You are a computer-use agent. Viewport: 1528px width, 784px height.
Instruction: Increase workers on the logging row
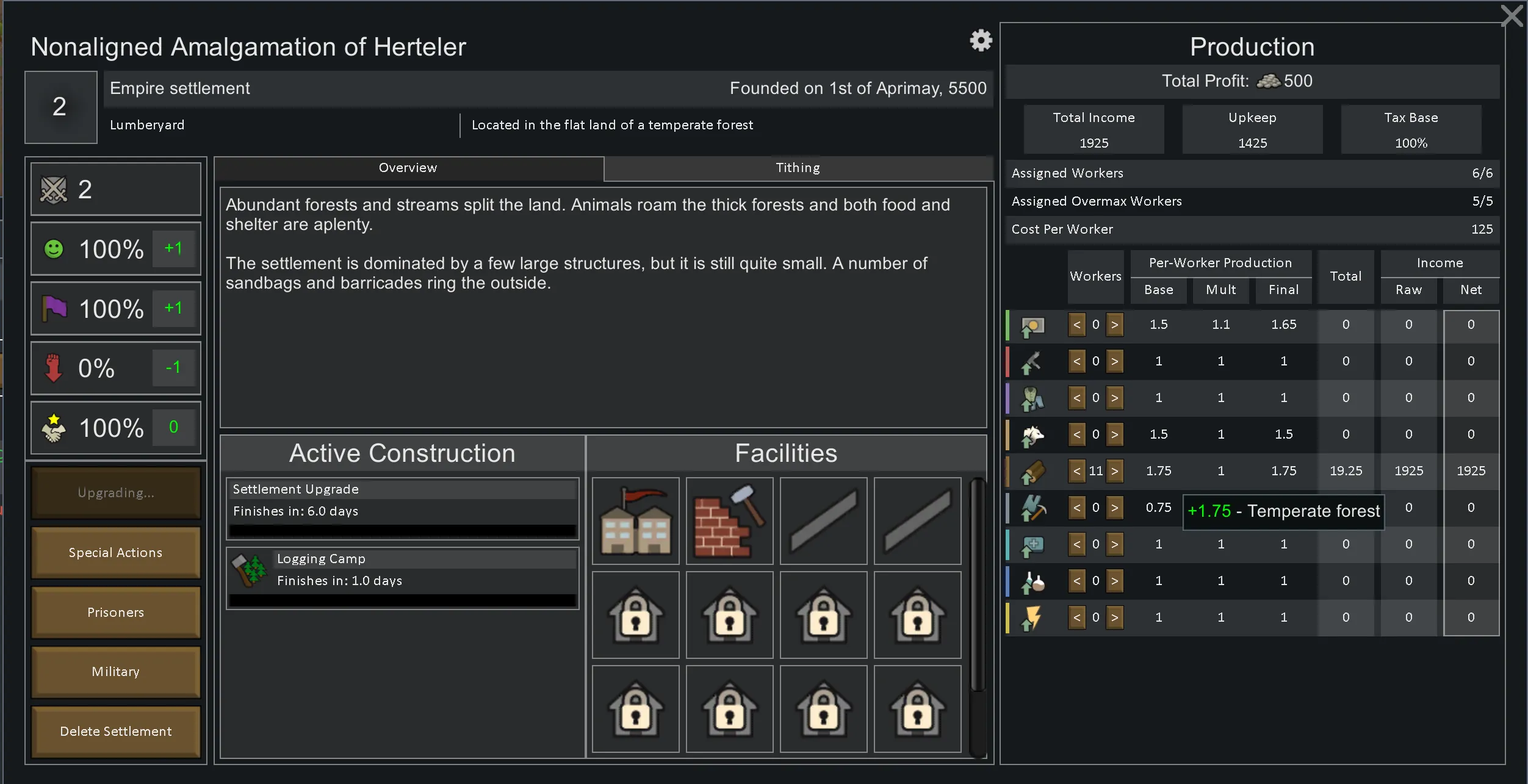coord(1114,470)
